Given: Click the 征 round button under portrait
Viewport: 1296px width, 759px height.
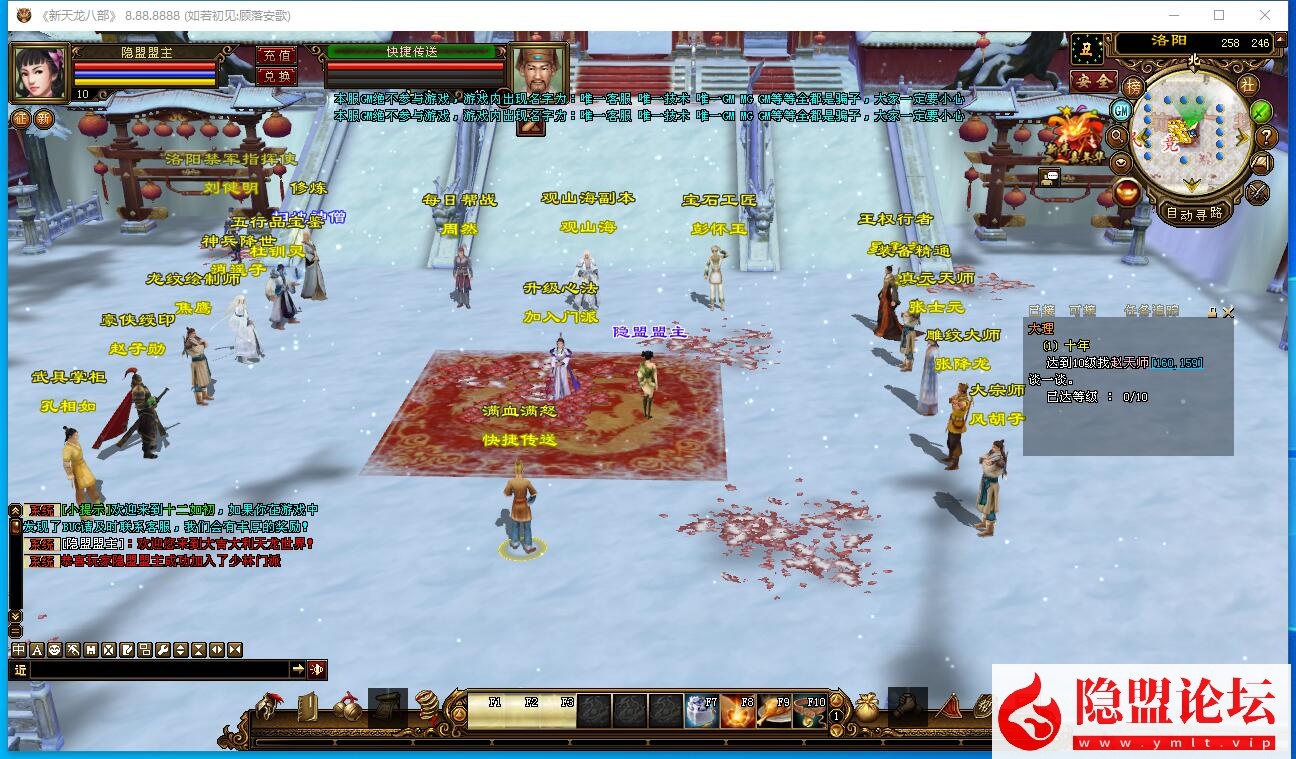Looking at the screenshot, I should pyautogui.click(x=20, y=118).
